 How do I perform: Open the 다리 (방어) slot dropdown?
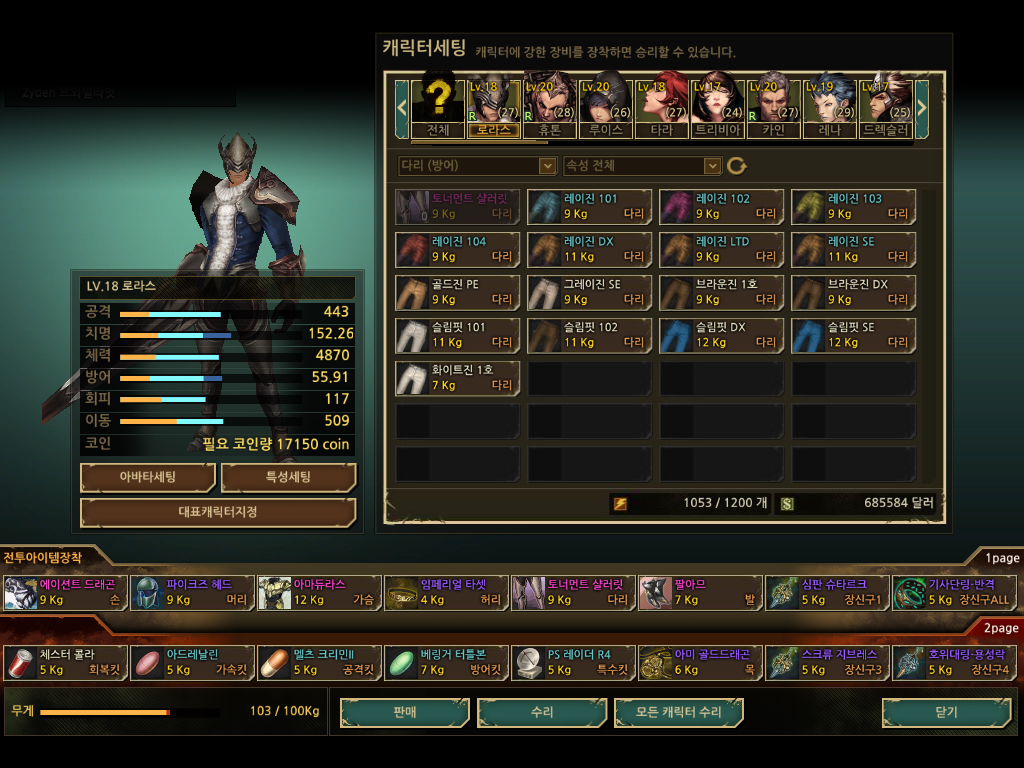coord(477,165)
